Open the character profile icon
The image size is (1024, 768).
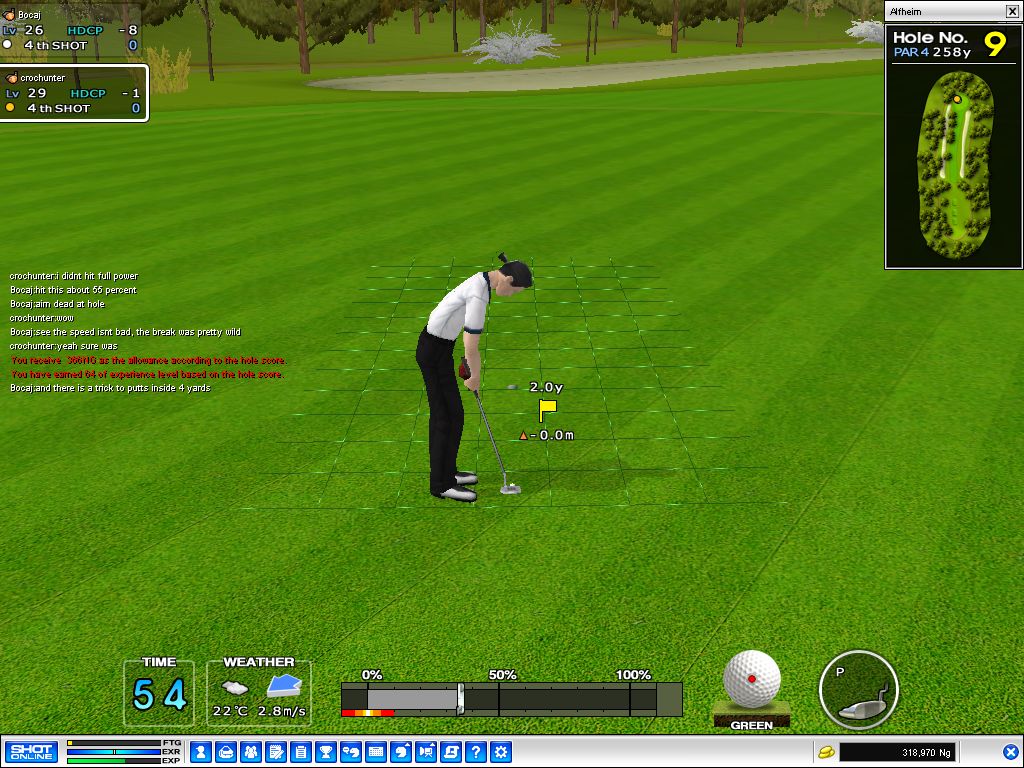coord(200,752)
